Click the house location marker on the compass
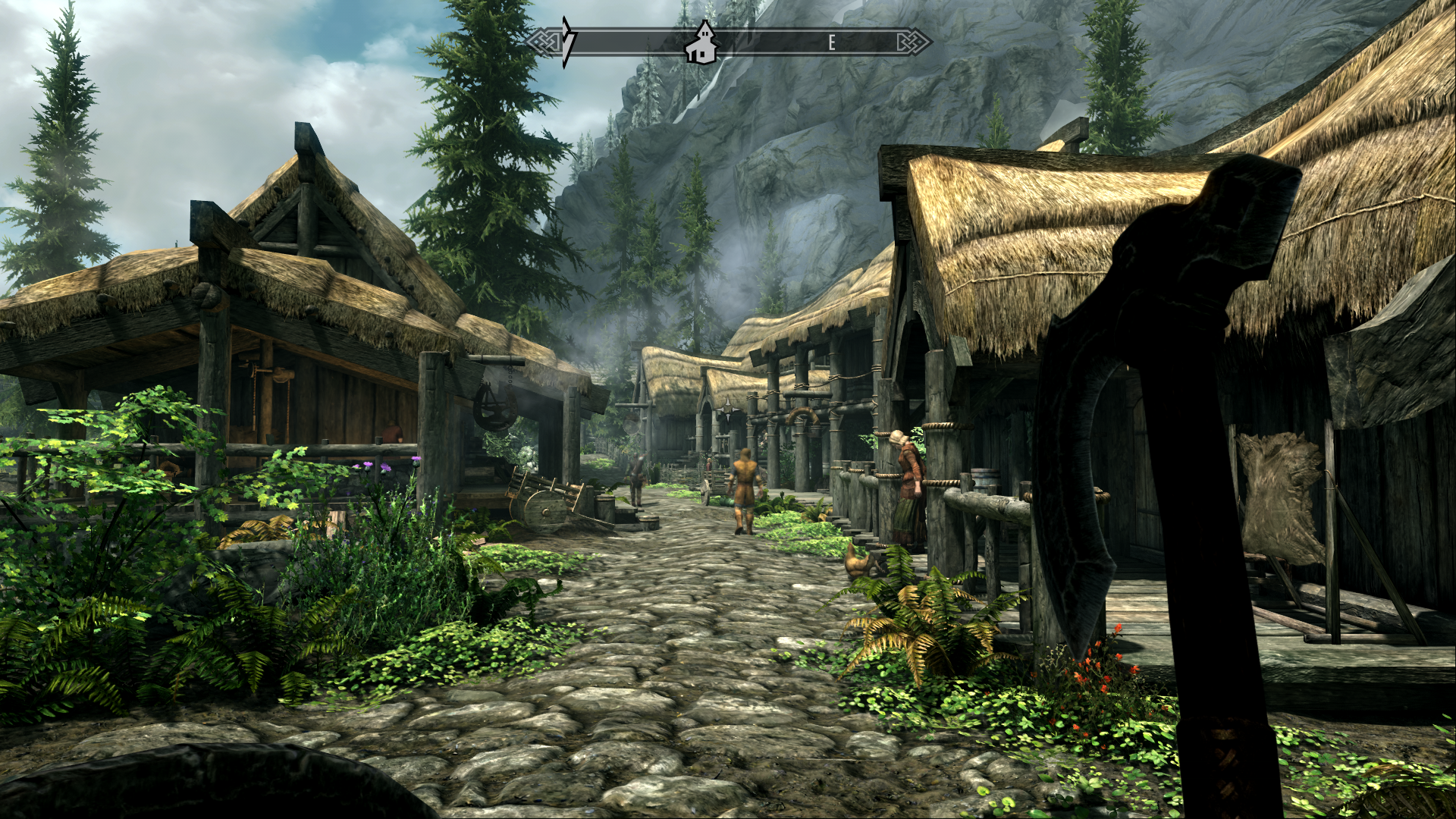The width and height of the screenshot is (1456, 819). [x=701, y=44]
